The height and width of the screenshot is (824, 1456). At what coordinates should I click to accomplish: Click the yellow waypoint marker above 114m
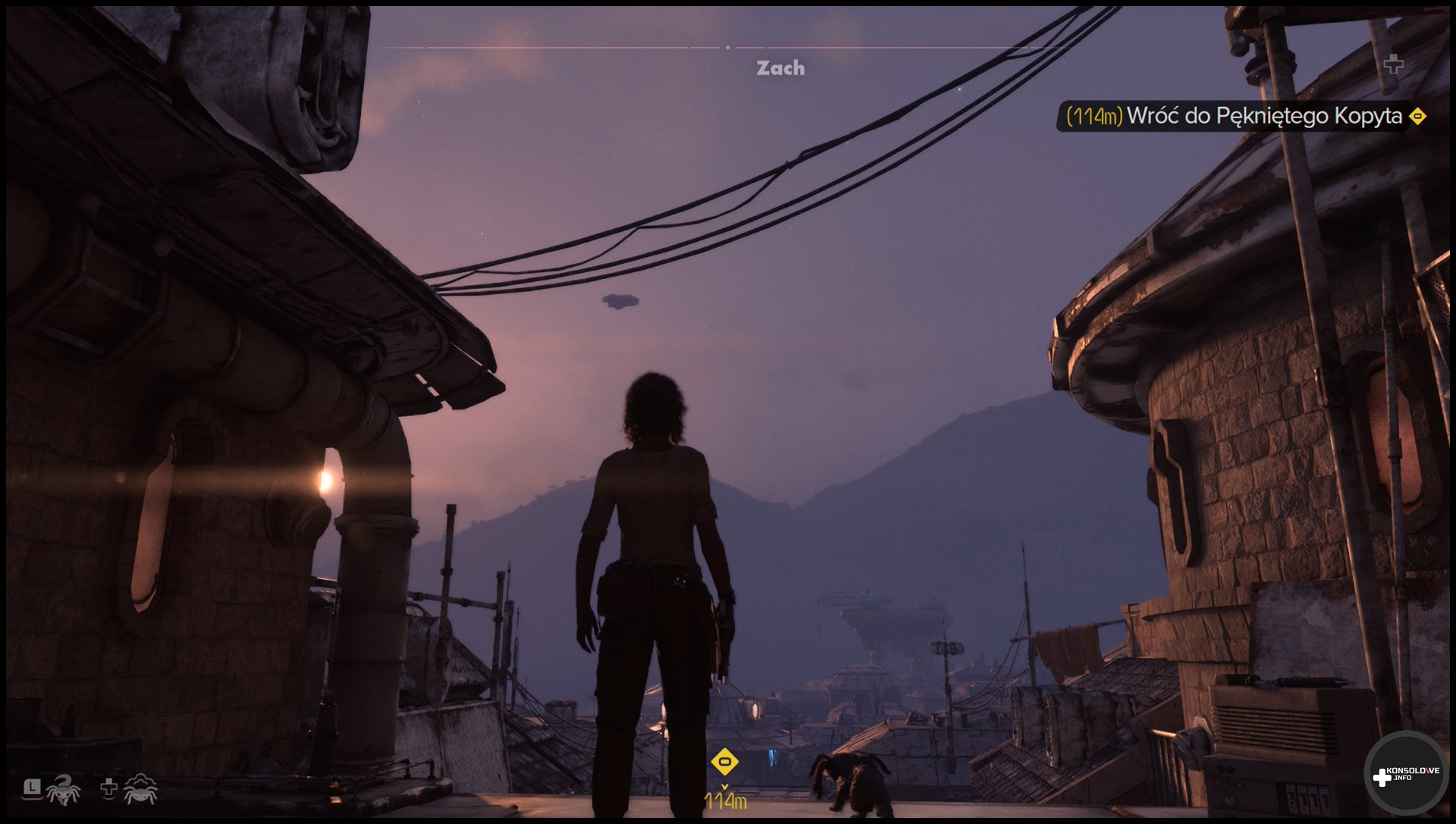click(724, 761)
